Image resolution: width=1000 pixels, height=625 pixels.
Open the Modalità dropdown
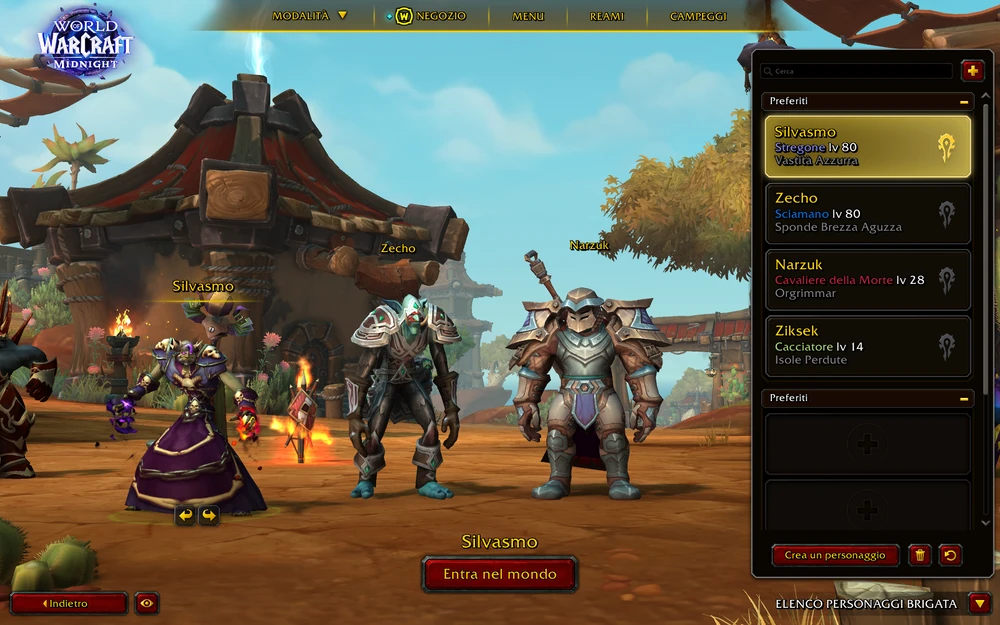(x=309, y=16)
